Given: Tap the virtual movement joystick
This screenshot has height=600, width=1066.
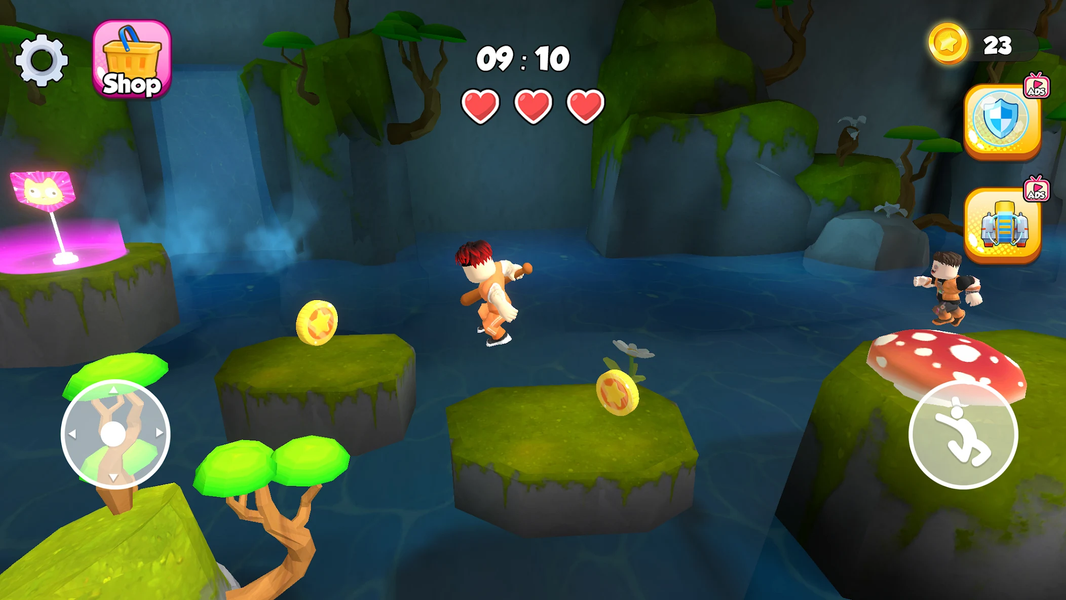Looking at the screenshot, I should click(x=115, y=434).
